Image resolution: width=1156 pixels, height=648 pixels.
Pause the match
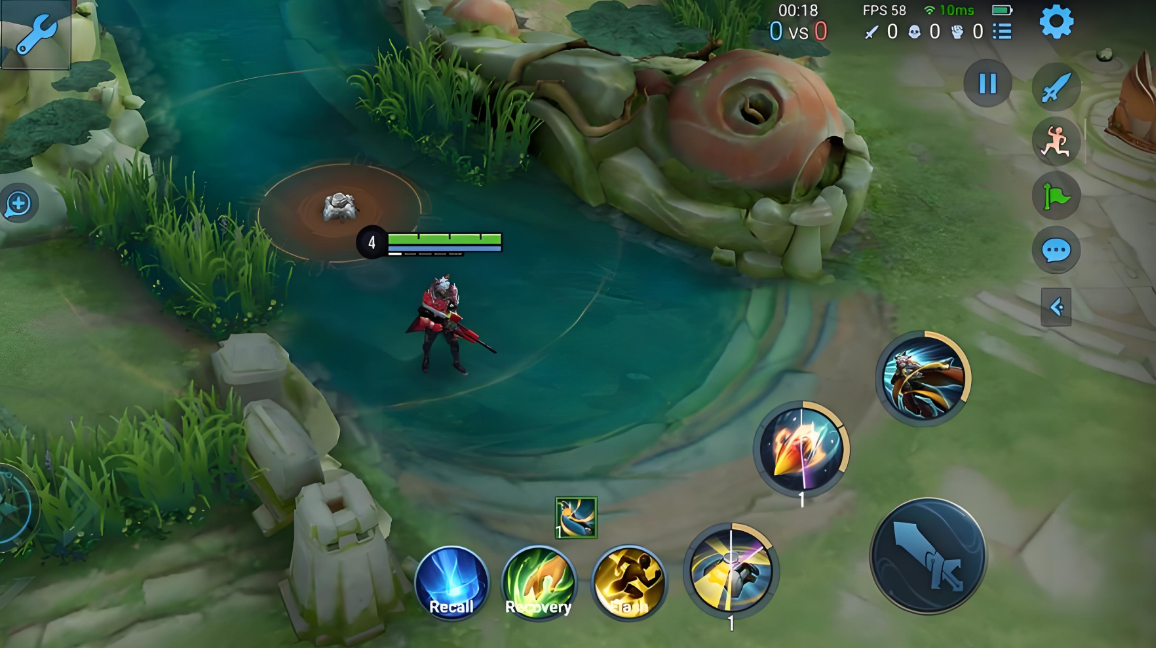tap(987, 84)
